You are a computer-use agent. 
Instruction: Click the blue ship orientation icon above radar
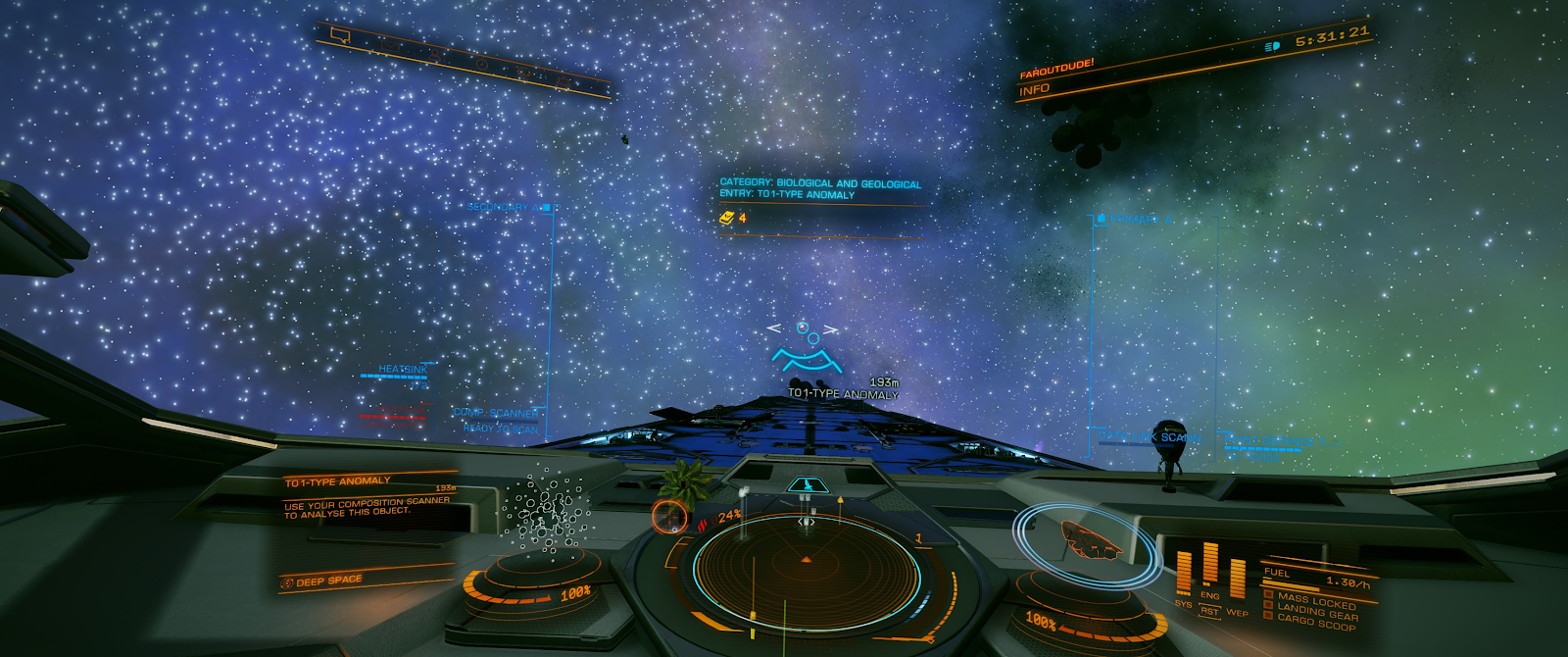click(x=807, y=484)
